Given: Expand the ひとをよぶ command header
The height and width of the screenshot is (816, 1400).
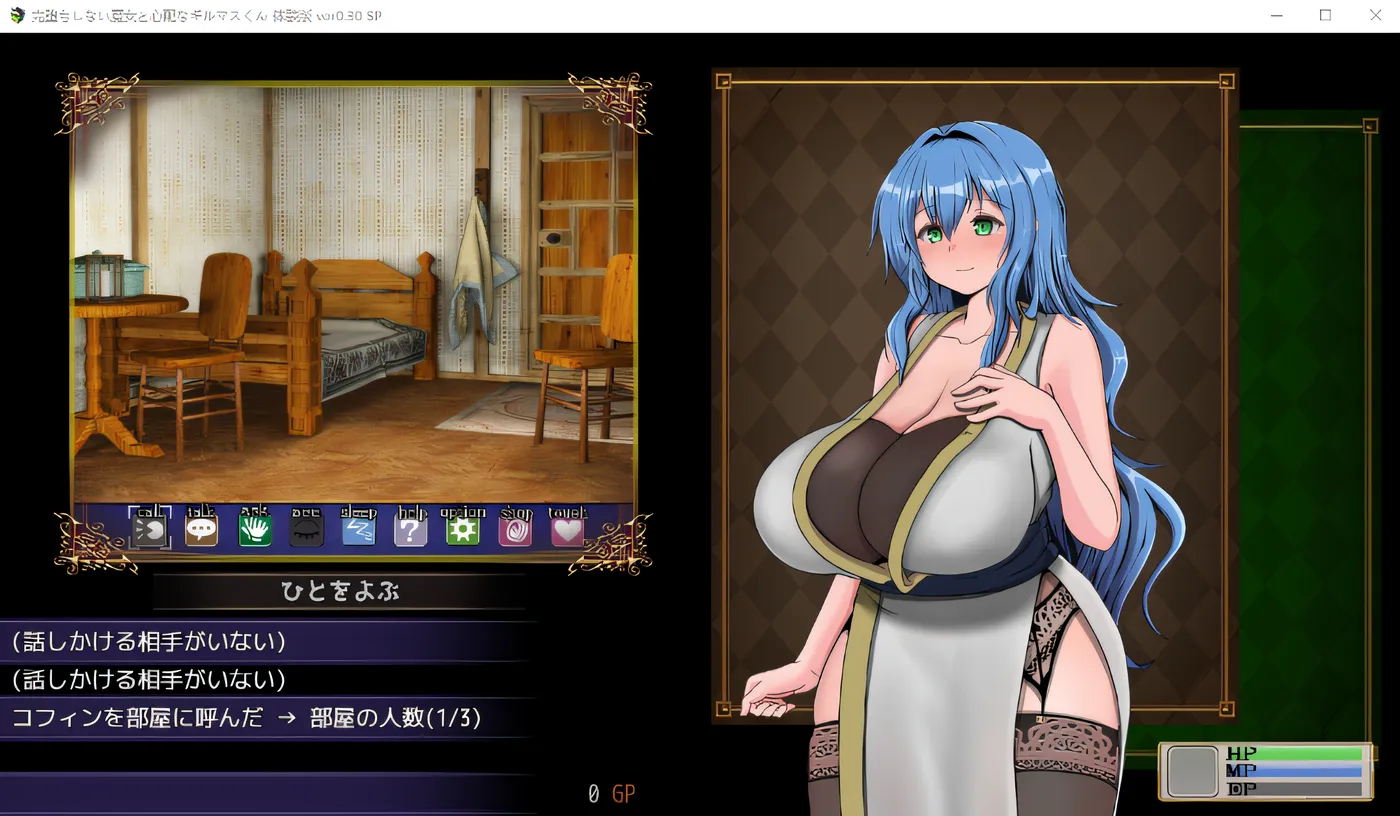Looking at the screenshot, I should pos(341,591).
